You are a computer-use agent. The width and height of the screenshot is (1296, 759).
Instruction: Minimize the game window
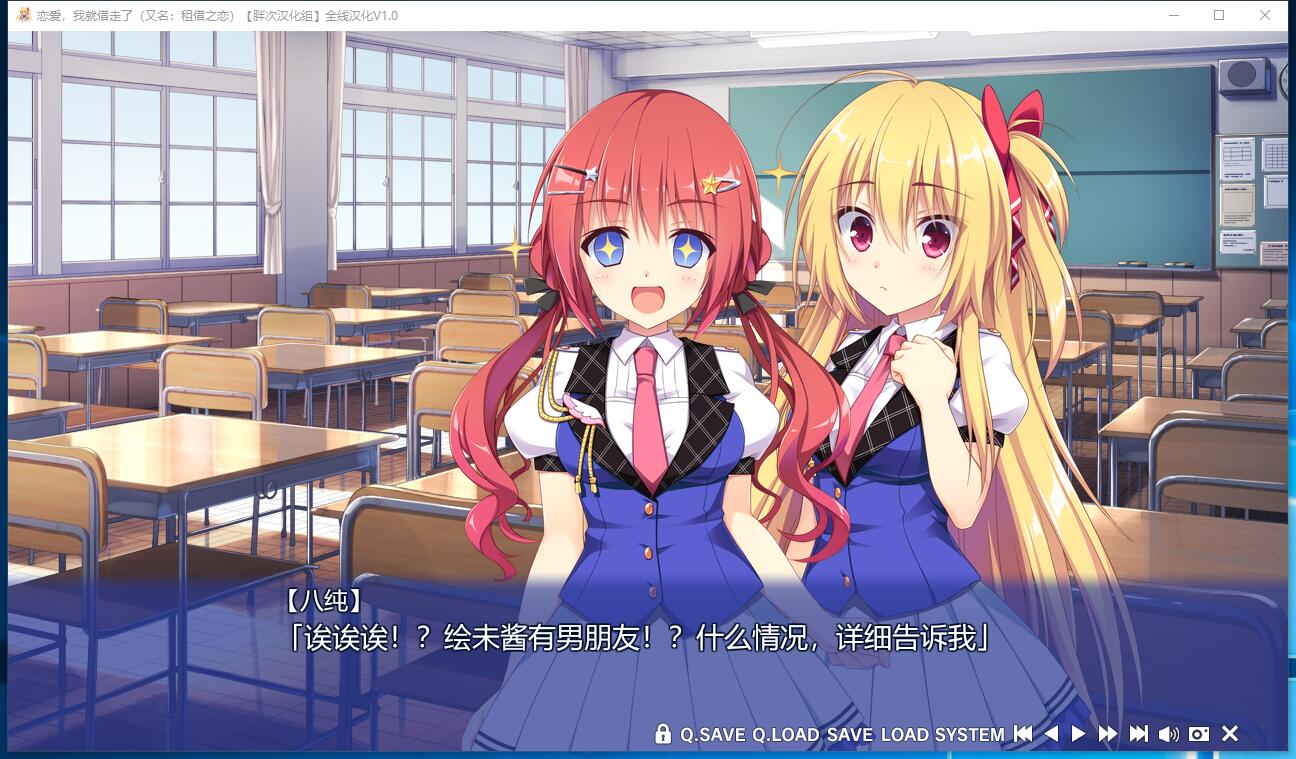1173,15
